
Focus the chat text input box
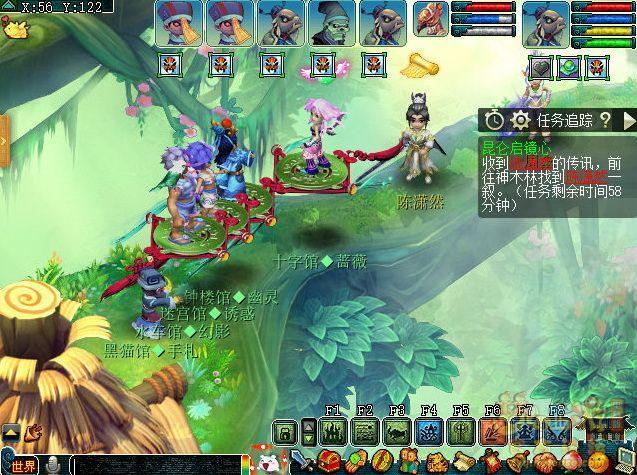pyautogui.click(x=150, y=466)
